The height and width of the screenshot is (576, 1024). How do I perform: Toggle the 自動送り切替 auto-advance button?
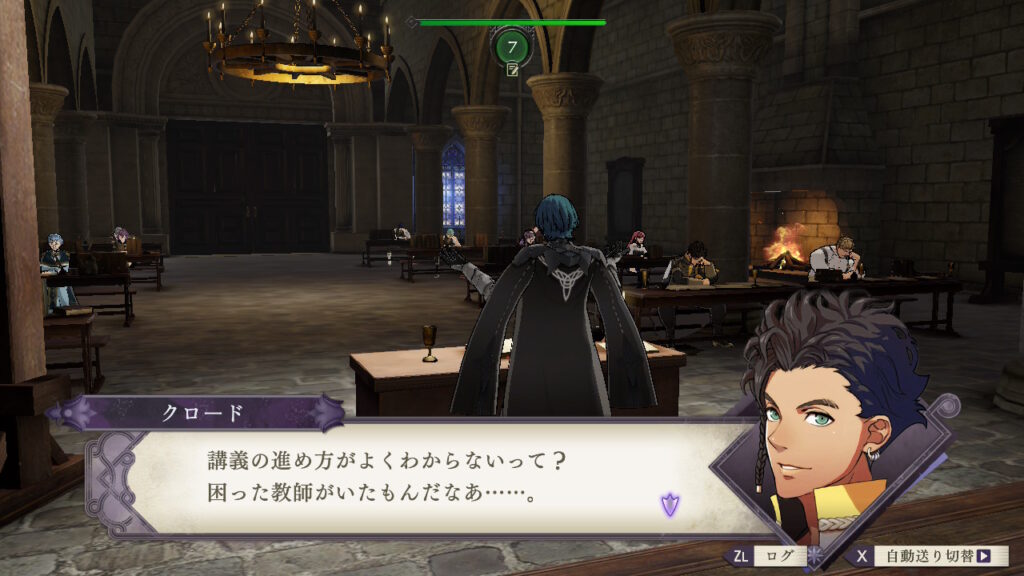(930, 556)
